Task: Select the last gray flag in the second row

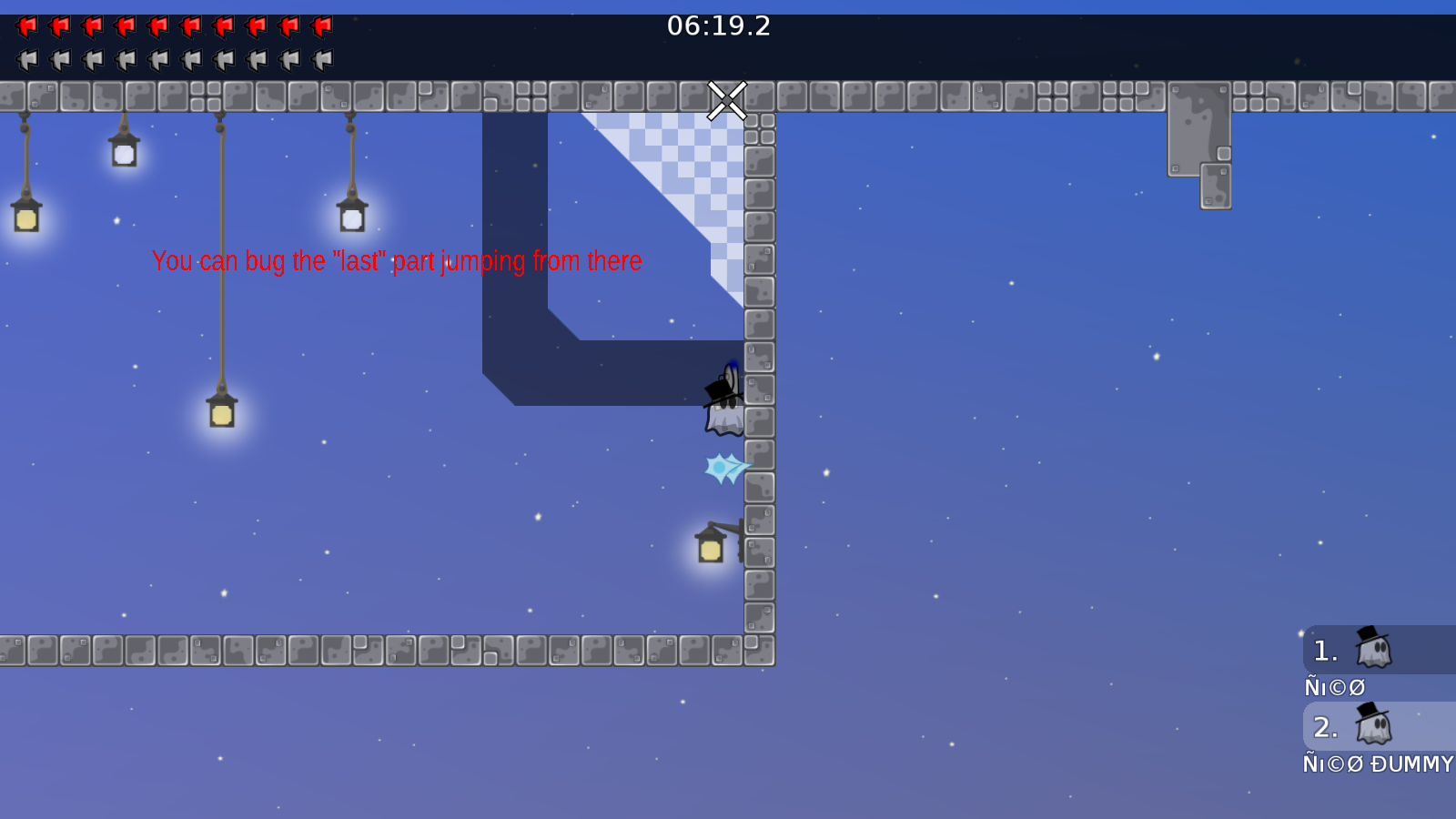Action: pos(323,60)
